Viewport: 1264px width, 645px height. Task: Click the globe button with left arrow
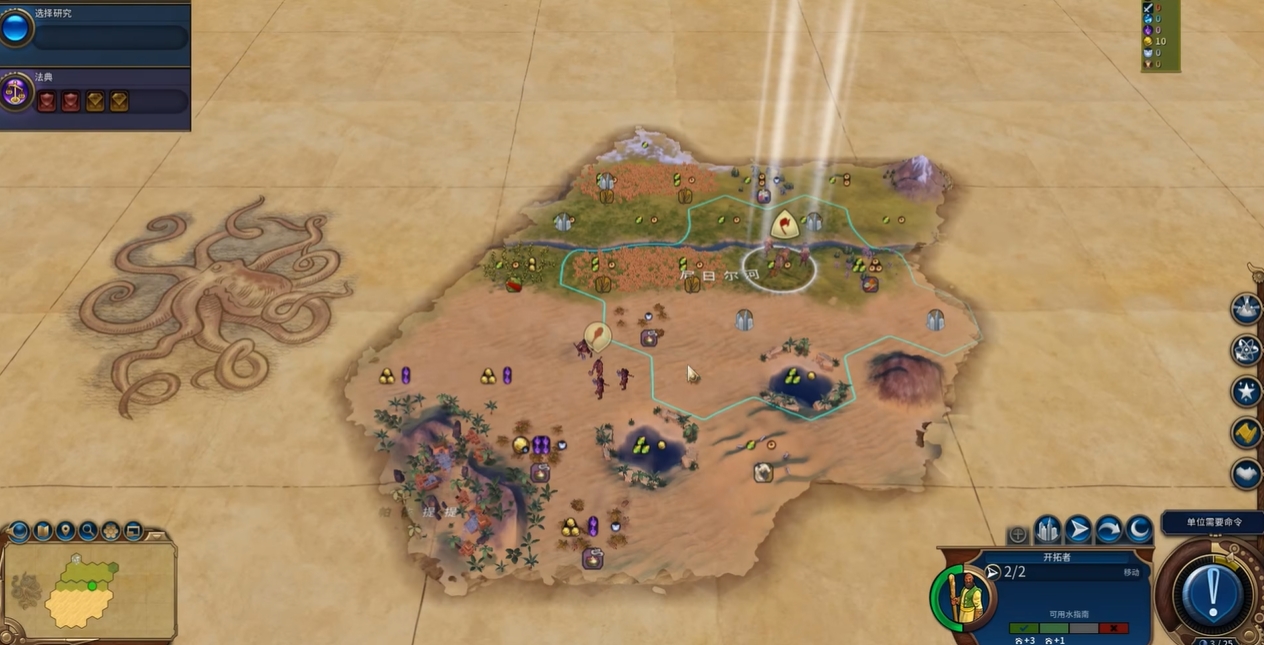tap(21, 531)
